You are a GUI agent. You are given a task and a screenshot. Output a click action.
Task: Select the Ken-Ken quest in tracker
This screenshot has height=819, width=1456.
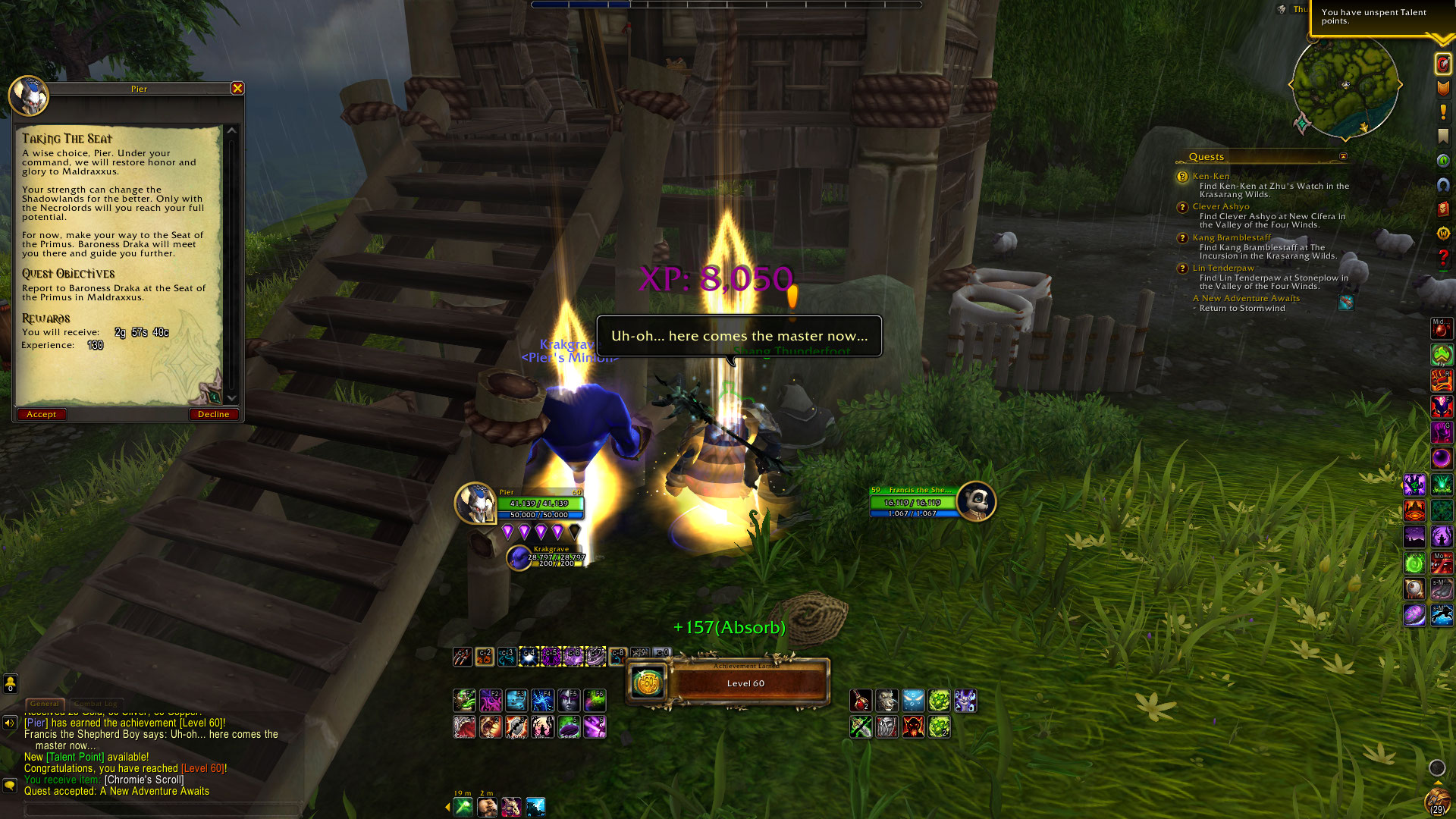pyautogui.click(x=1210, y=176)
